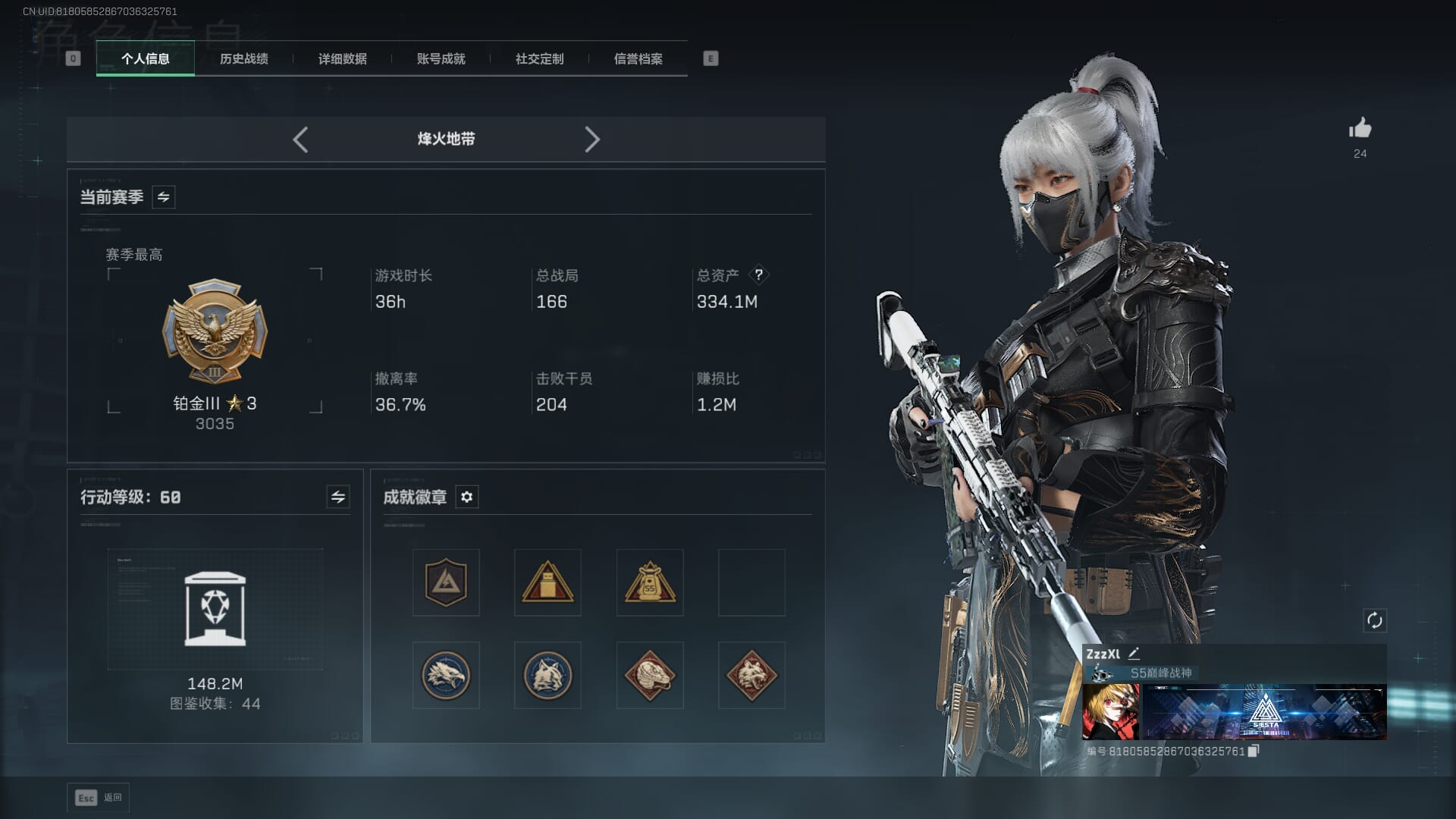Open the blond anime player avatar
Screen dimensions: 1456x819
[x=1110, y=711]
